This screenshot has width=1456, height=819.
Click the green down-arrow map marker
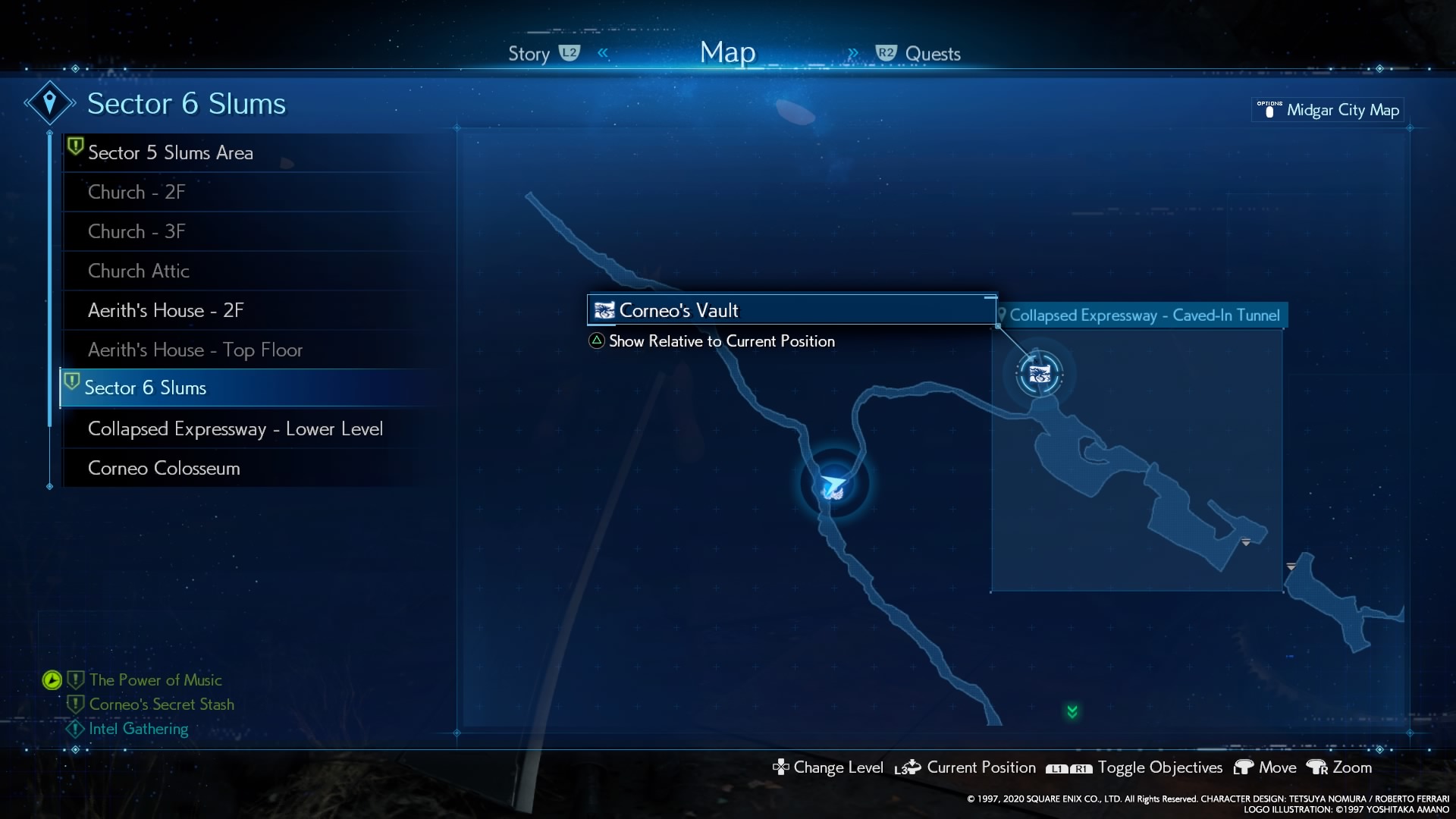point(1072,711)
